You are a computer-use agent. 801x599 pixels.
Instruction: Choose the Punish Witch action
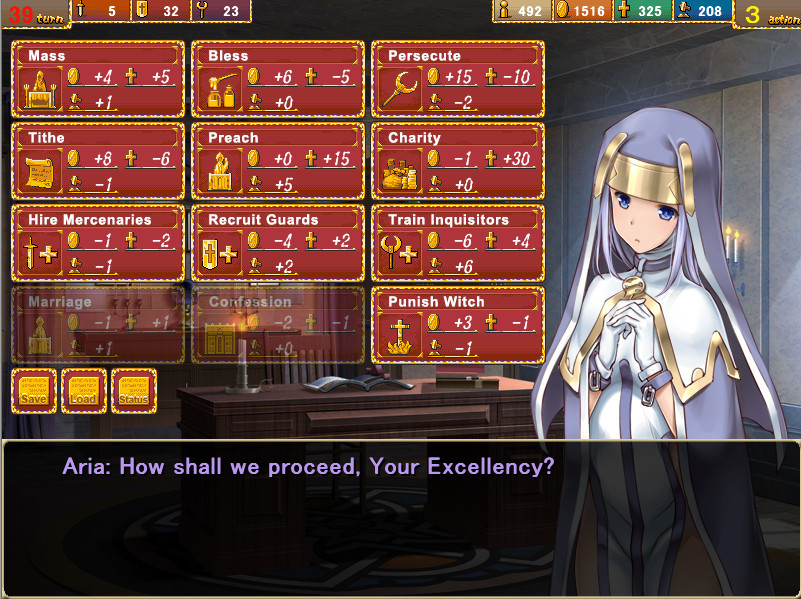click(458, 325)
